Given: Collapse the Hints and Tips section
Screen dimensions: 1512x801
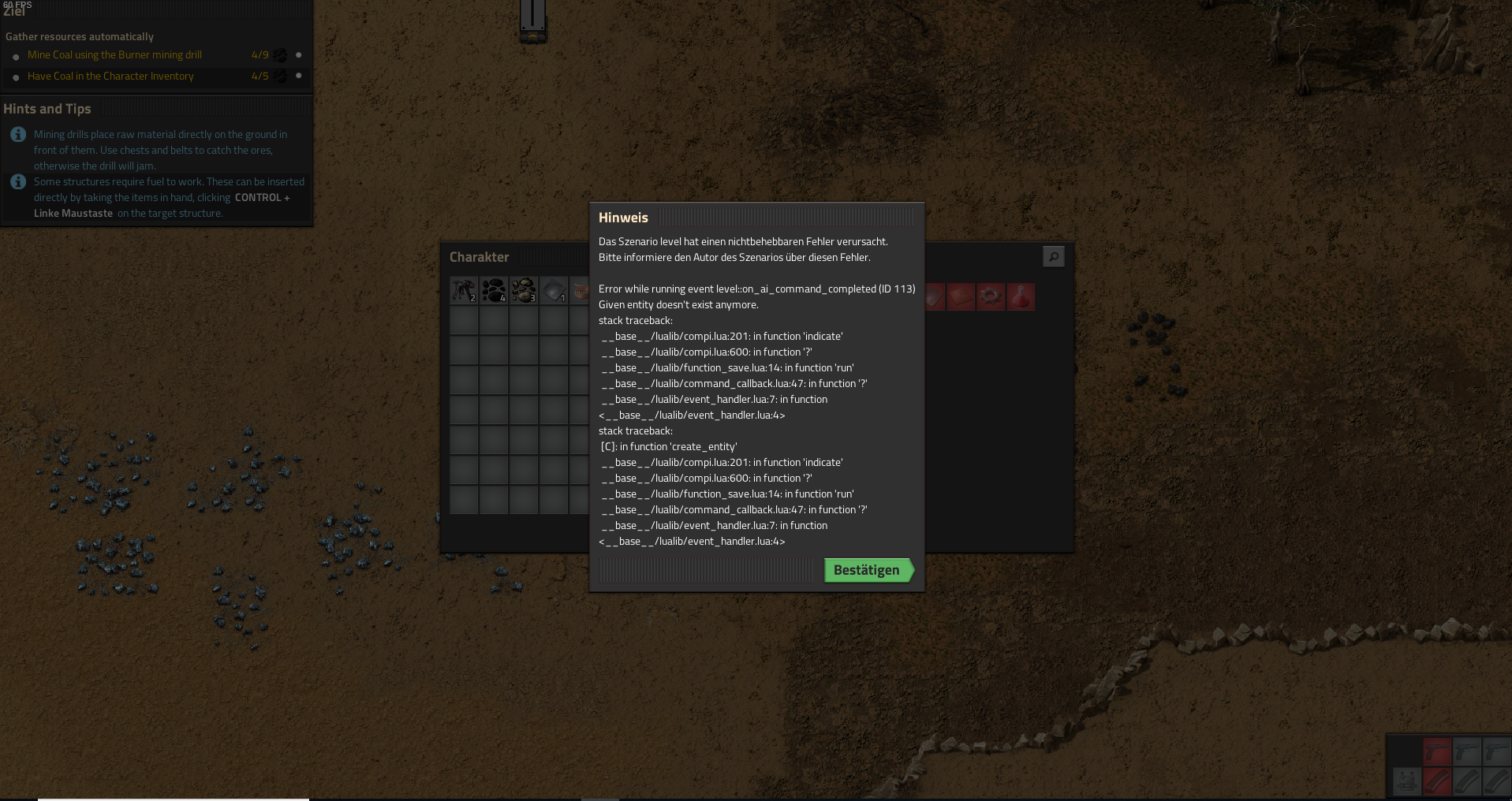Looking at the screenshot, I should (47, 109).
